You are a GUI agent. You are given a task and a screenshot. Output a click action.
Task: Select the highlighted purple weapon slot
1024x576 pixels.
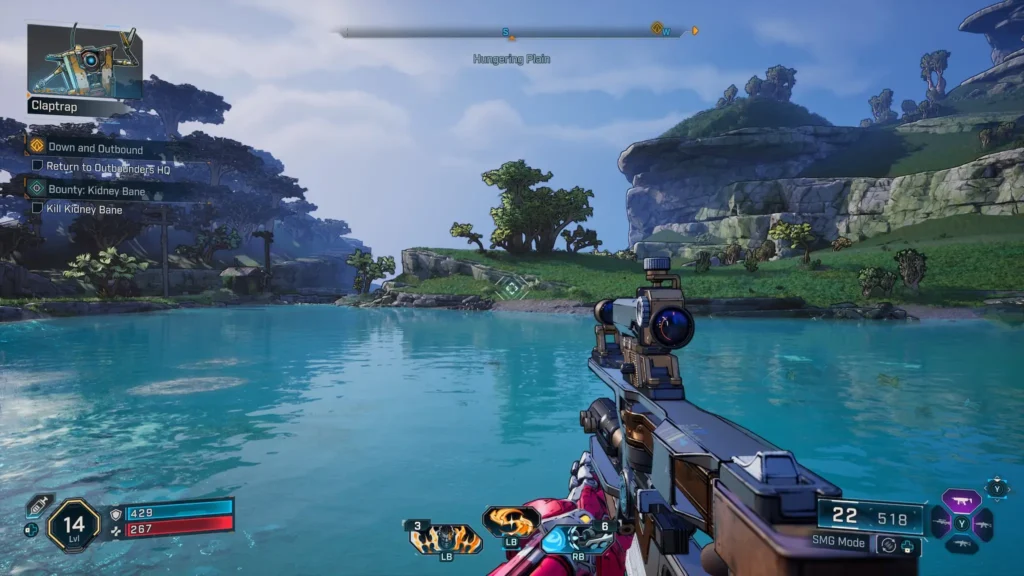coord(961,502)
